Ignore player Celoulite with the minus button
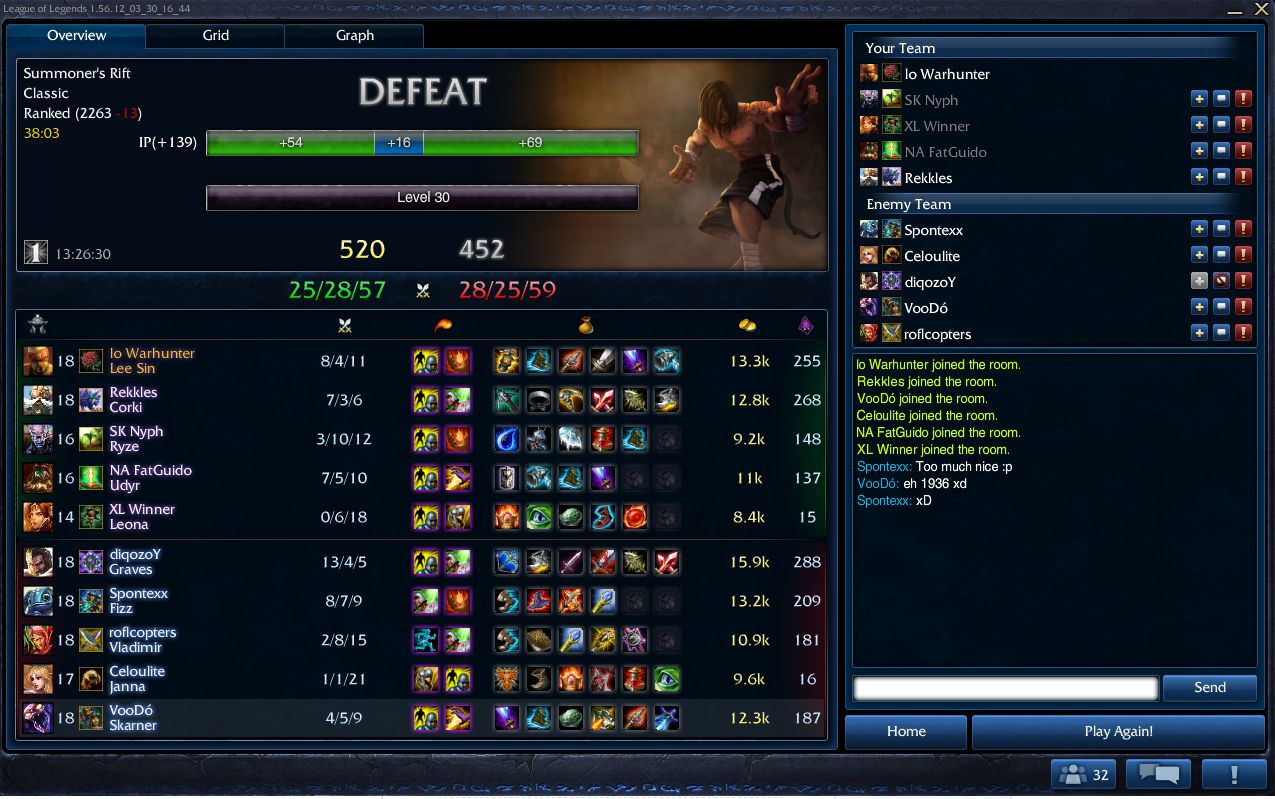Viewport: 1275px width, 799px height. point(1221,255)
